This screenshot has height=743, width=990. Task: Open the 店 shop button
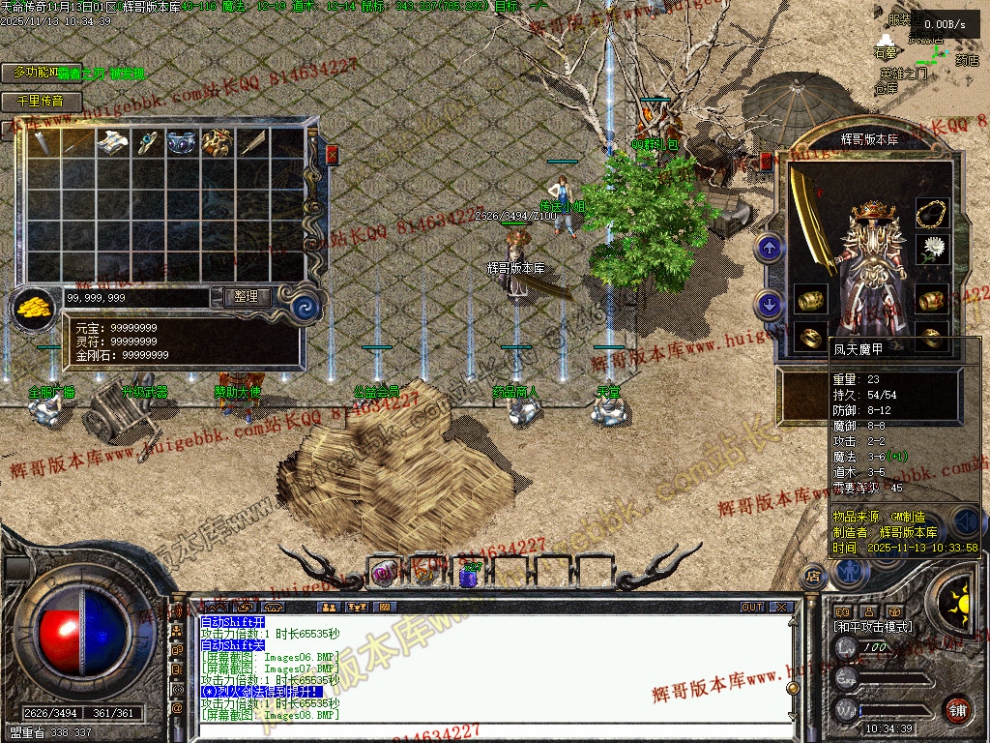coord(812,576)
